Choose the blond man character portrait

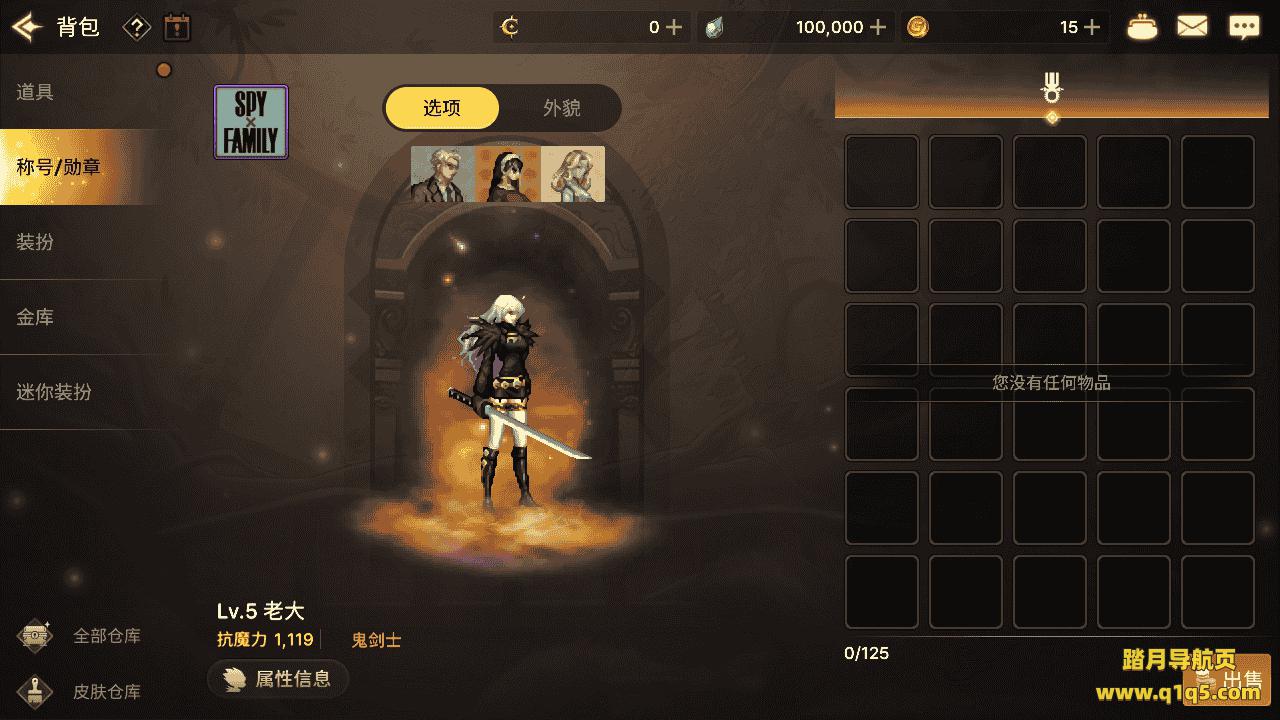coord(442,174)
